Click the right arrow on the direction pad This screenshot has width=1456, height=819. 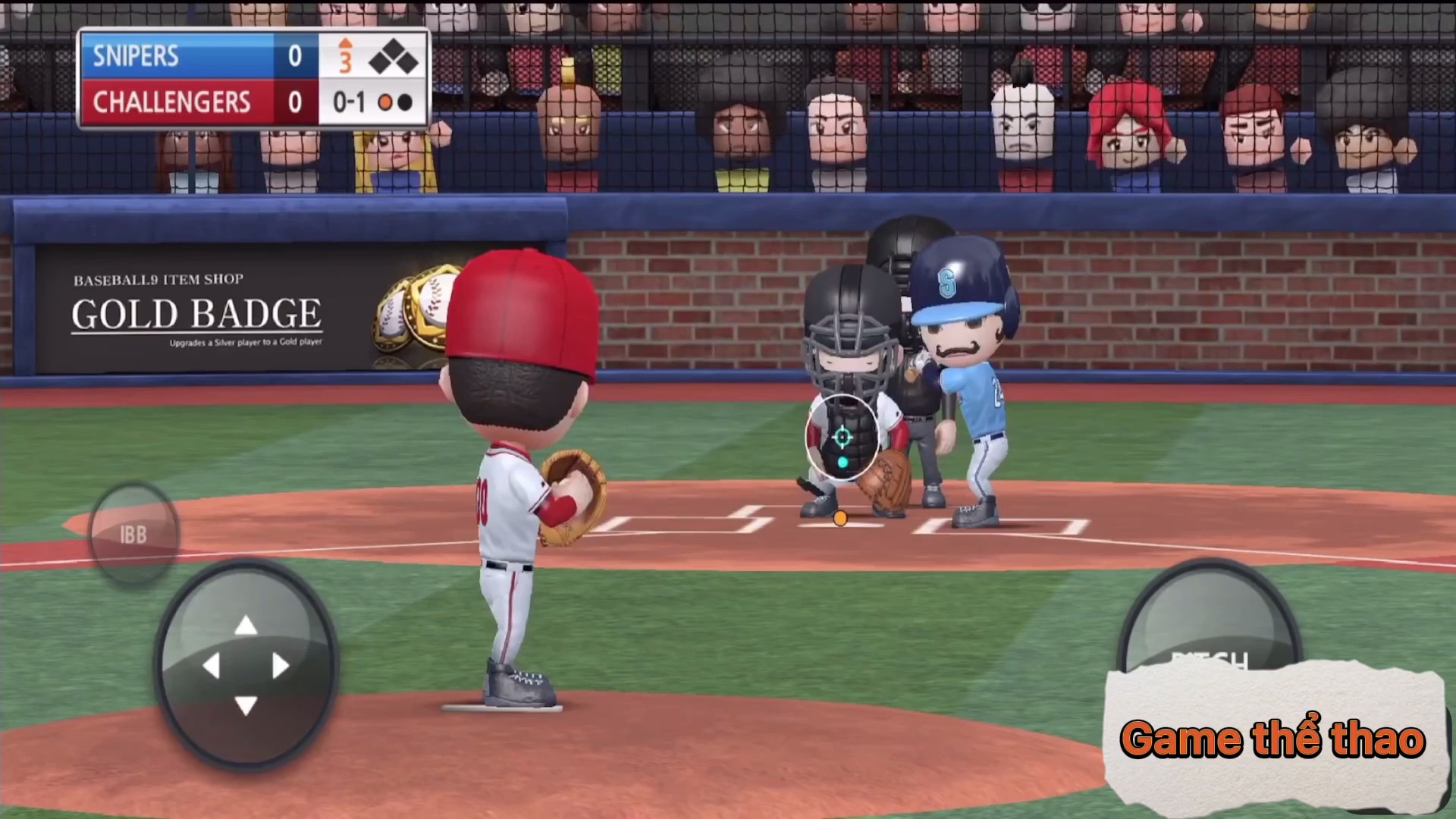click(x=281, y=666)
